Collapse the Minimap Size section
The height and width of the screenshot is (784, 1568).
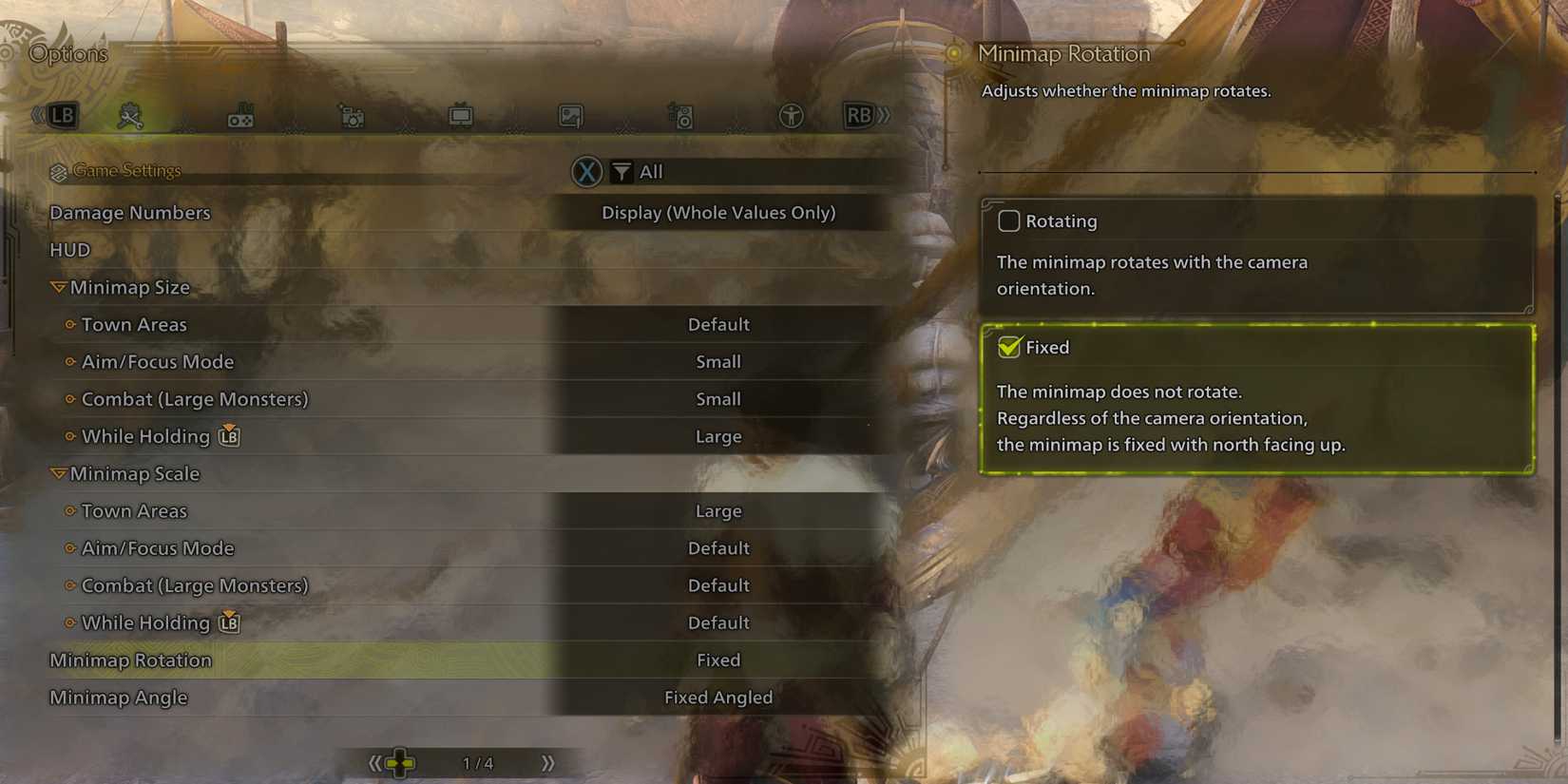59,286
